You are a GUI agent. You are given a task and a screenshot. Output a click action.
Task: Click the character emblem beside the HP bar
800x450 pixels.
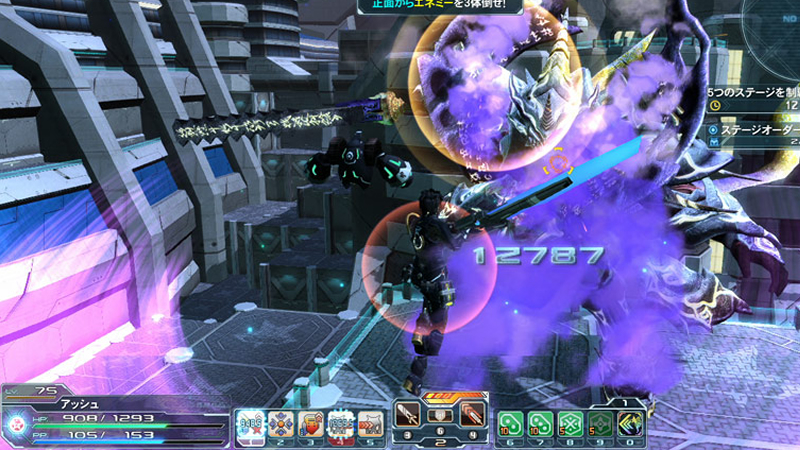point(18,423)
